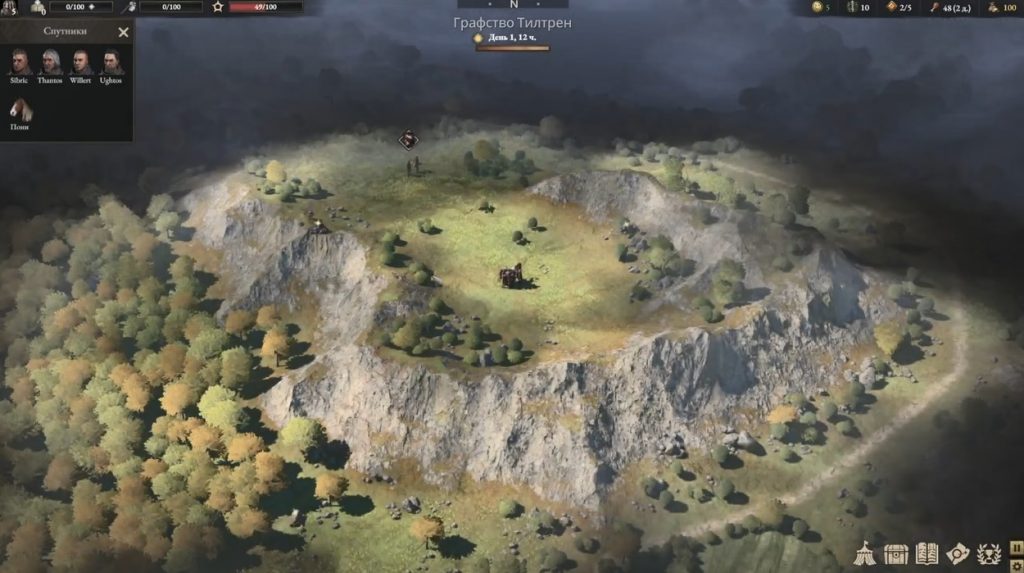Click the compass N heading indicator
1024x573 pixels.
[x=512, y=5]
